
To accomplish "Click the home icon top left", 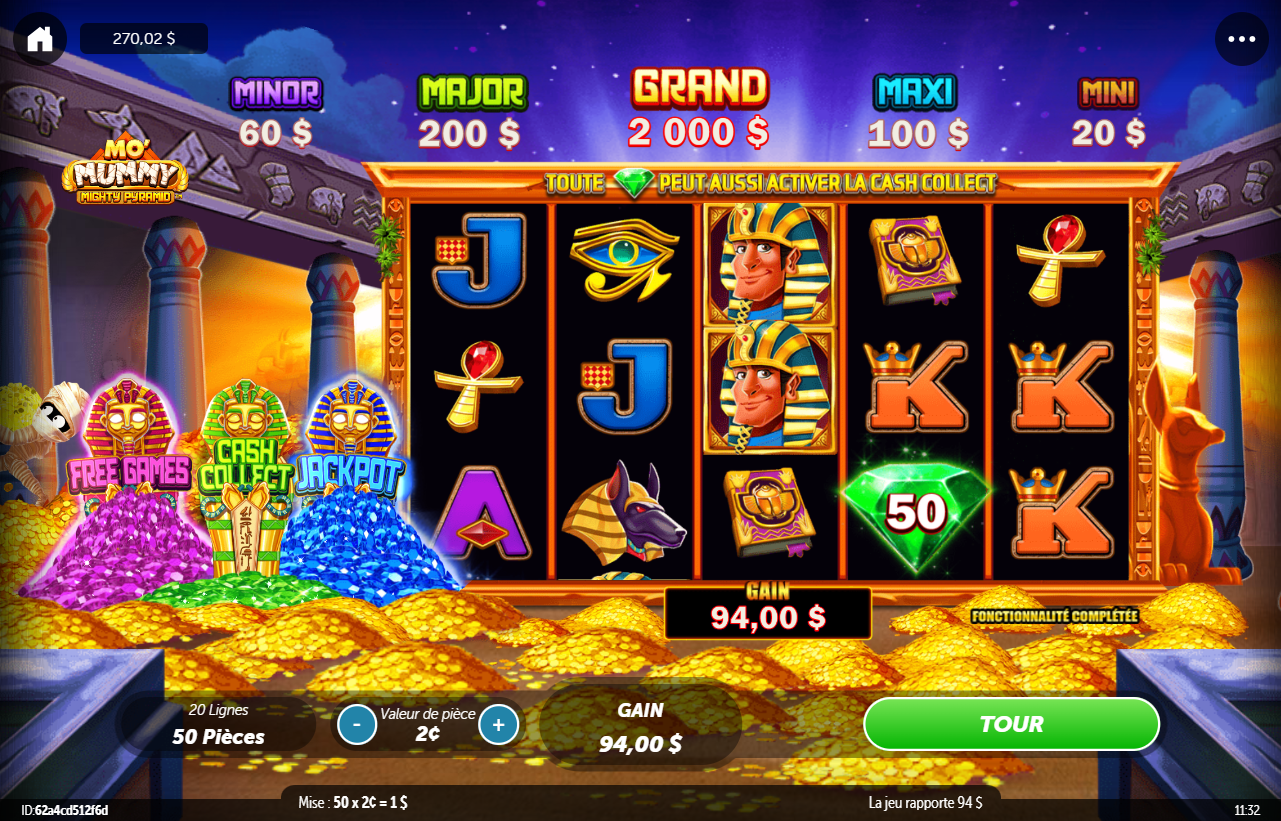I will coord(38,39).
